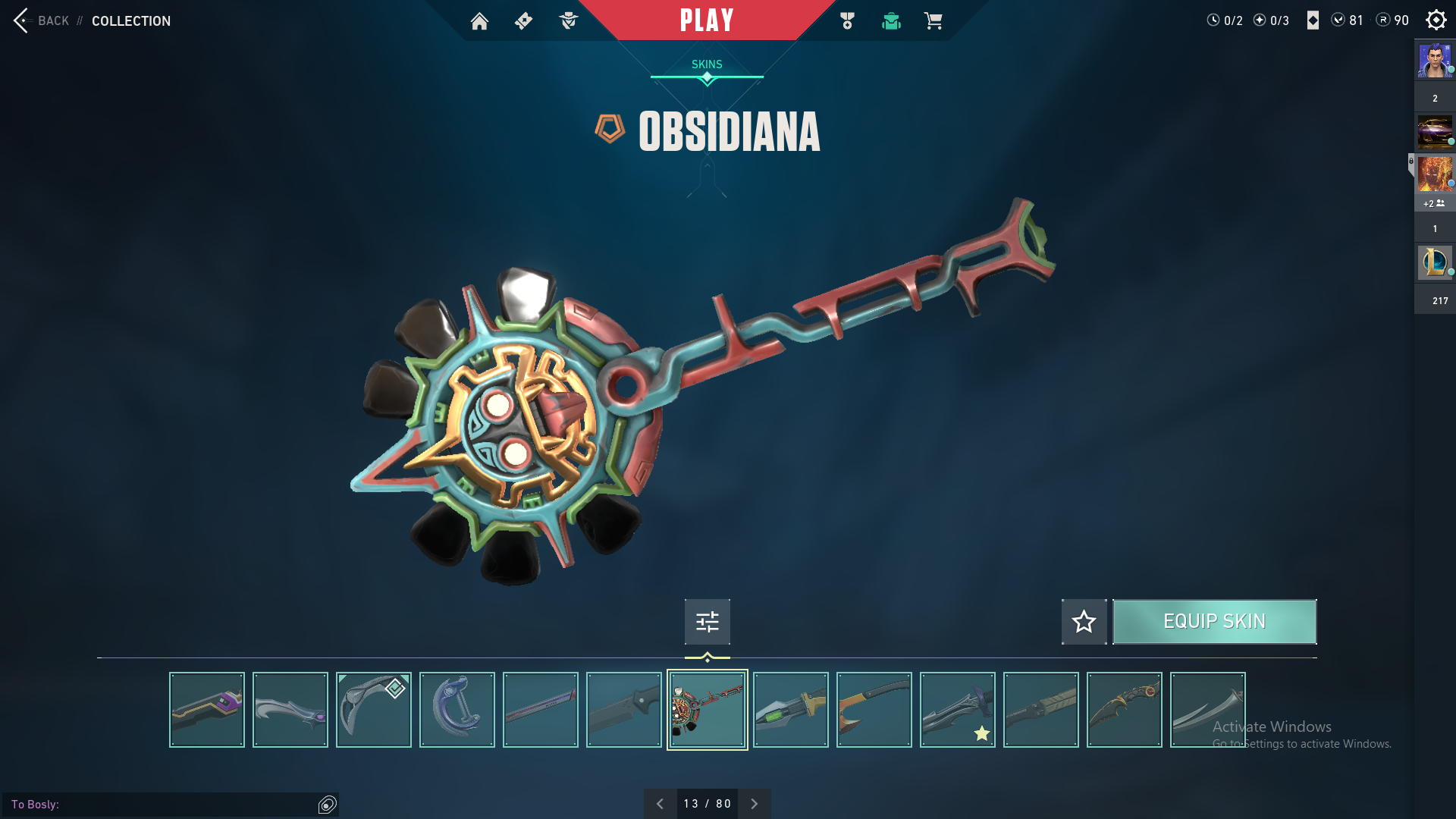1456x819 pixels.
Task: Open the League of Legends friend group
Action: 1435,263
